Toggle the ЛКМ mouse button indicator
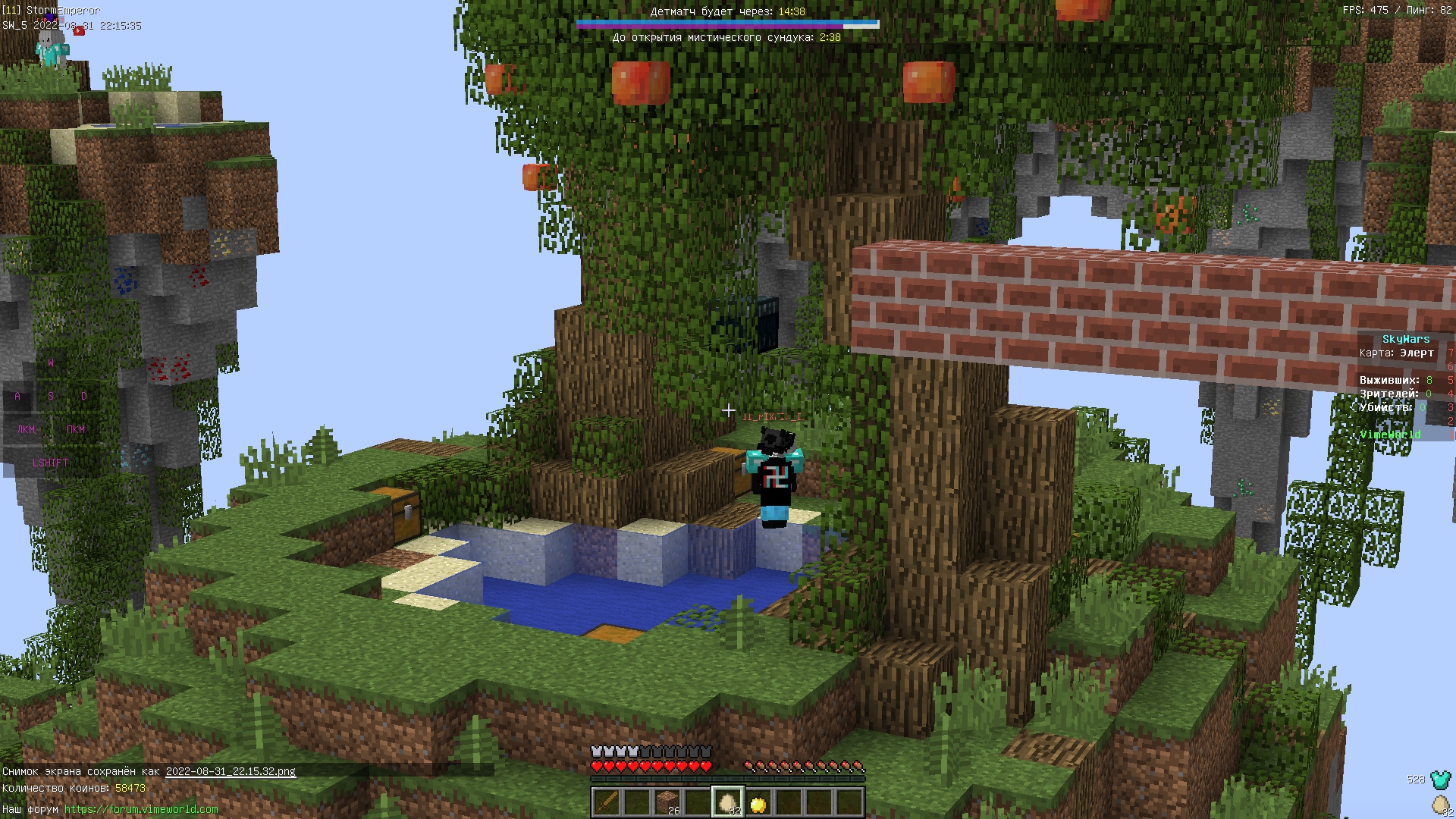The width and height of the screenshot is (1456, 819). click(x=24, y=428)
